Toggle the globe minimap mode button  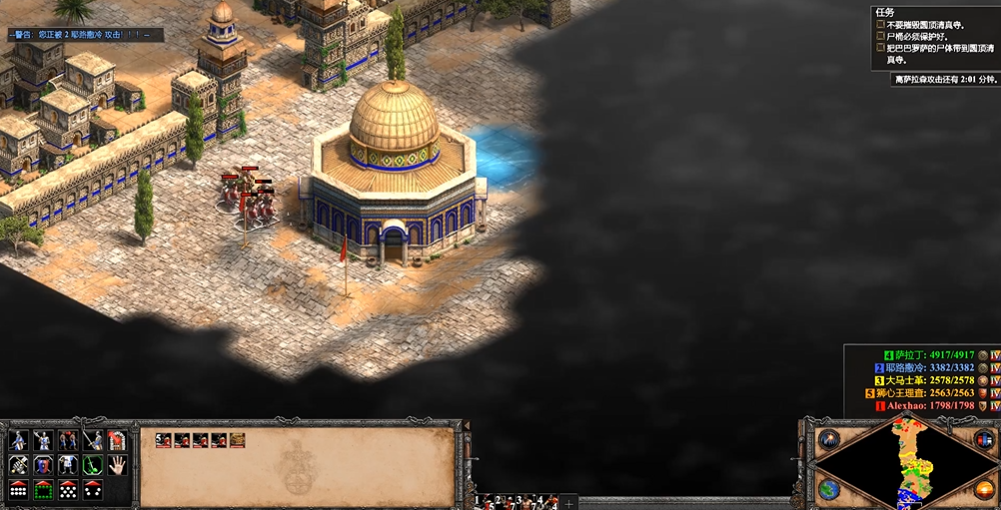(x=828, y=489)
